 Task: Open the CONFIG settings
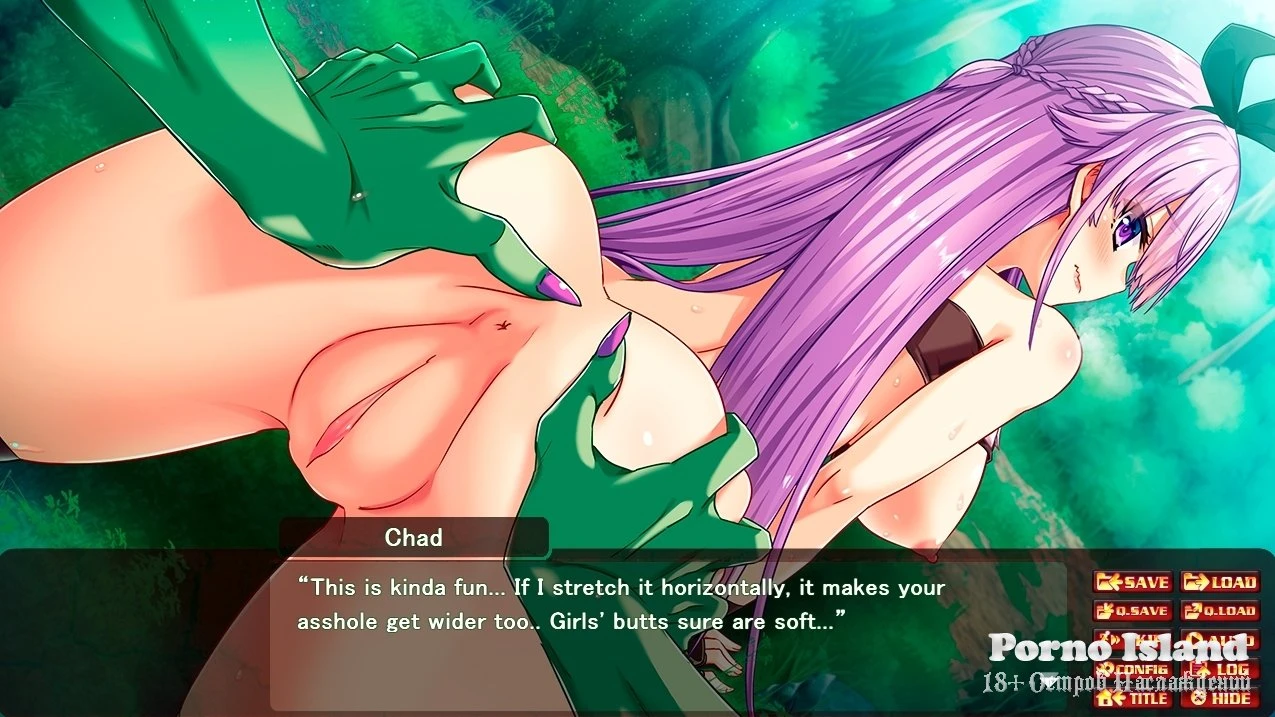click(x=1132, y=669)
